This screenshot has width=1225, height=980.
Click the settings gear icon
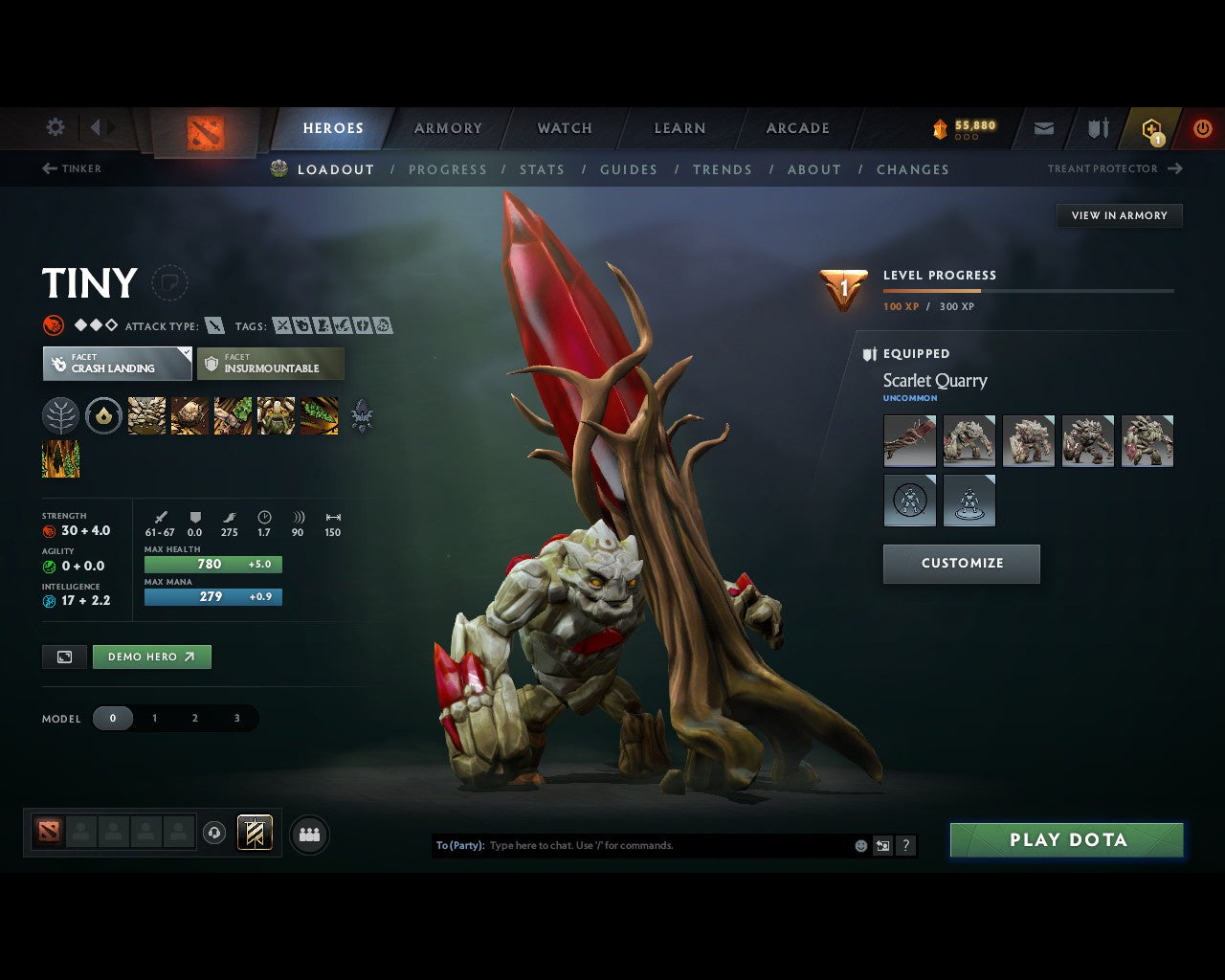(x=55, y=126)
